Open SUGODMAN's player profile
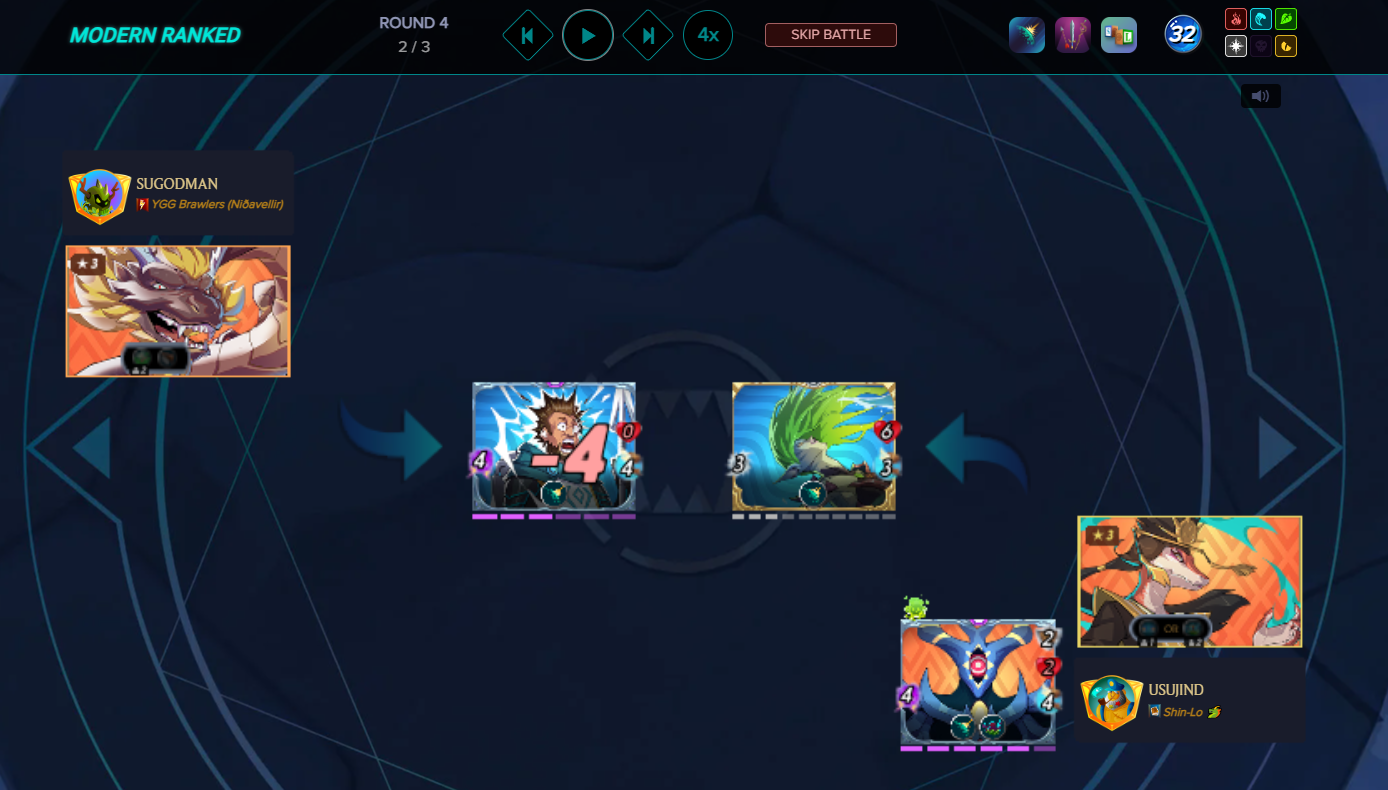The height and width of the screenshot is (790, 1388). (177, 184)
